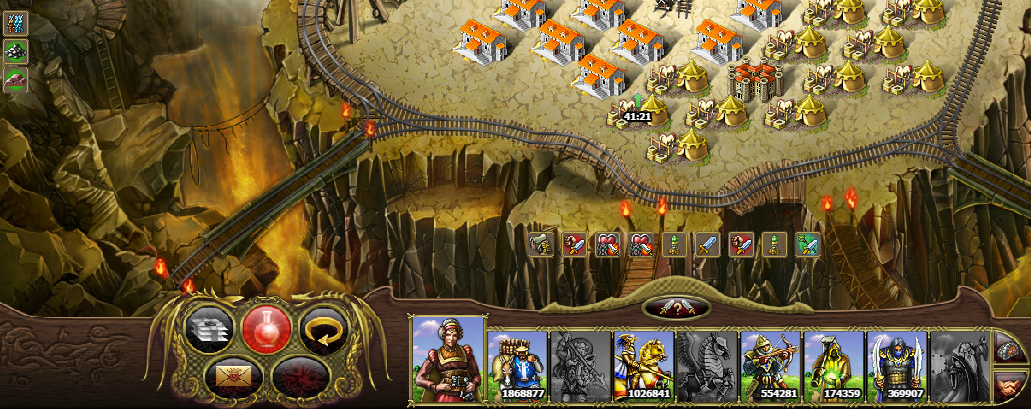The height and width of the screenshot is (409, 1031).
Task: Activate the golden circular arrow button
Action: 323,329
